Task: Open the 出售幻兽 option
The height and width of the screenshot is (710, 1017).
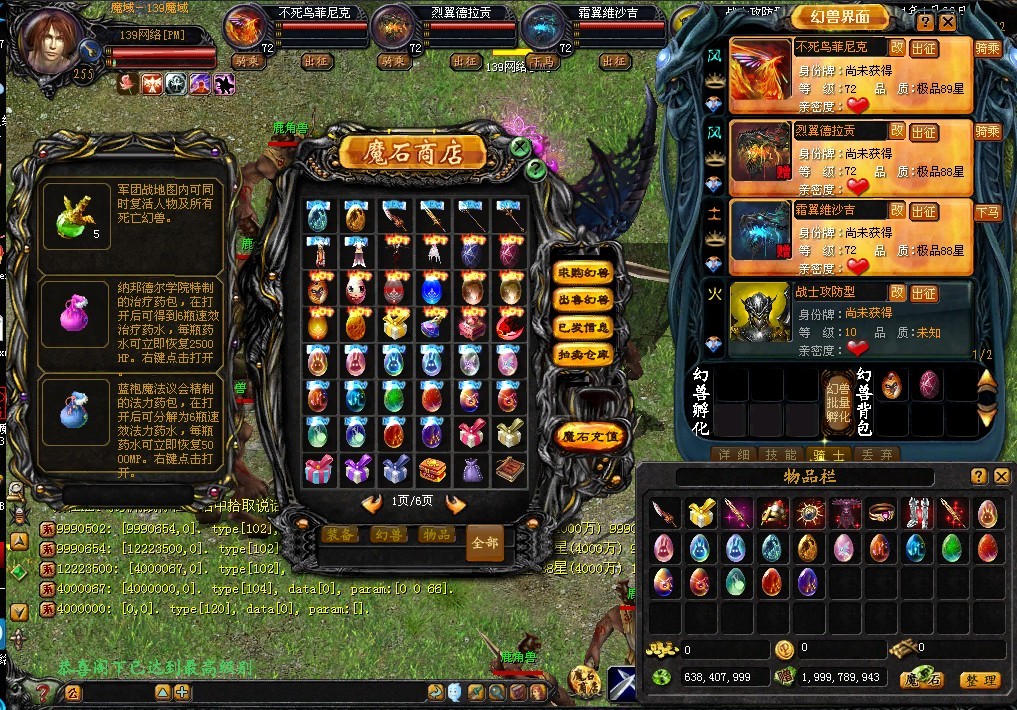Action: (x=584, y=300)
